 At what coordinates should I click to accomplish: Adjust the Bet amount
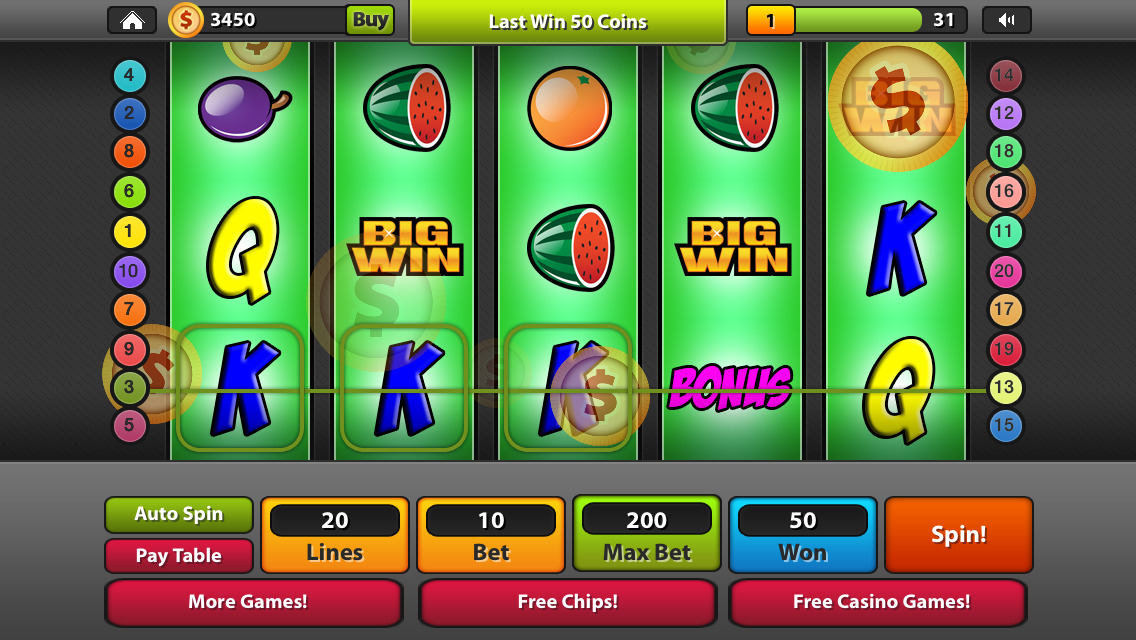pyautogui.click(x=491, y=535)
